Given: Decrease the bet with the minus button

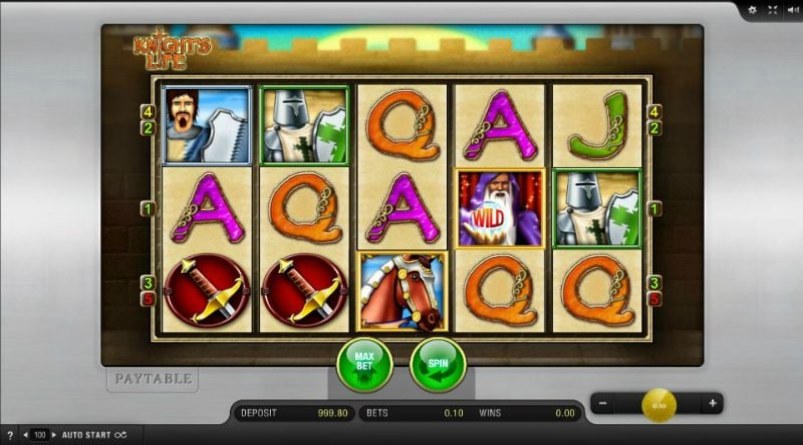Looking at the screenshot, I should pyautogui.click(x=600, y=404).
